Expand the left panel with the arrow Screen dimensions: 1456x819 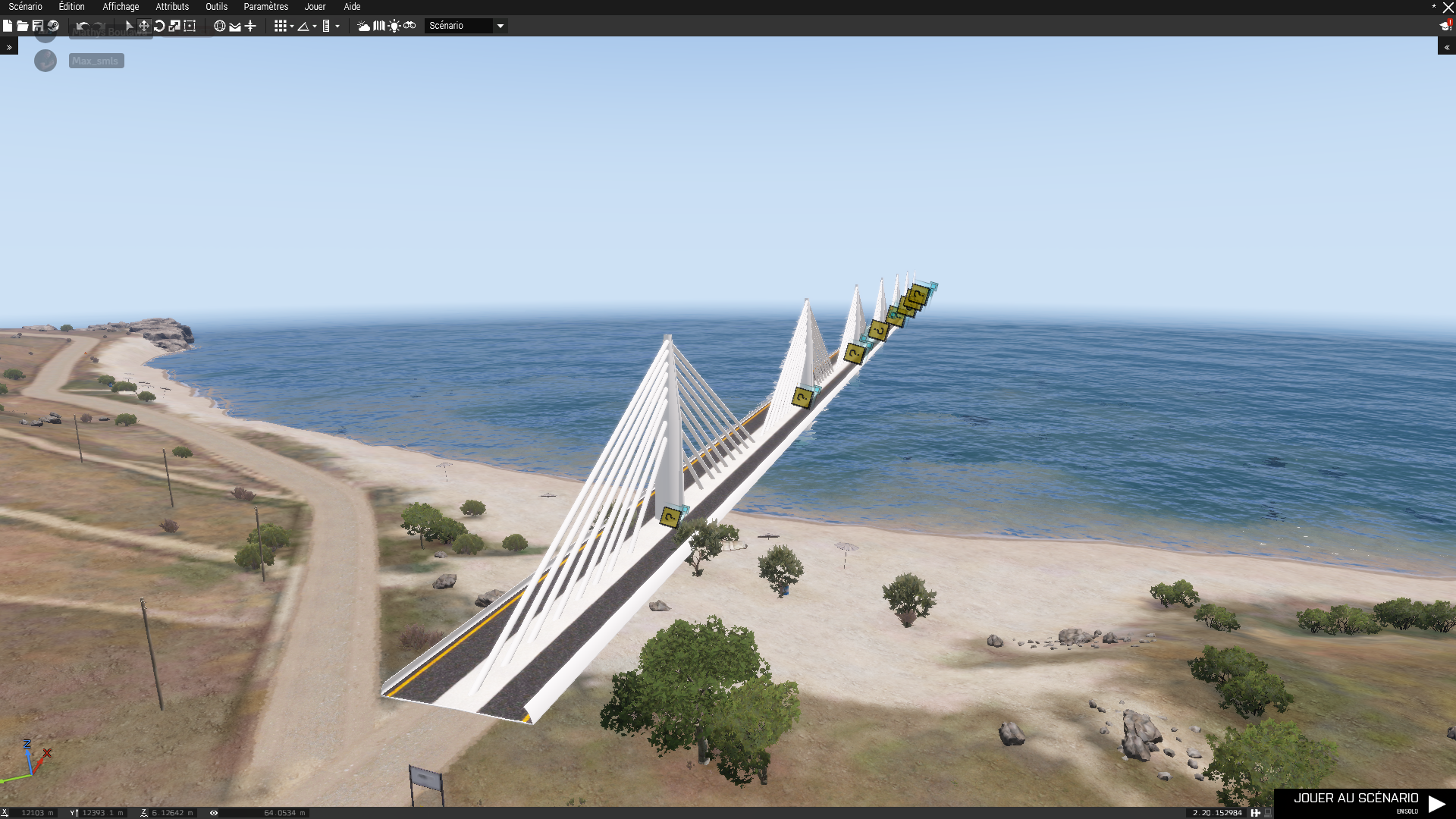point(9,47)
